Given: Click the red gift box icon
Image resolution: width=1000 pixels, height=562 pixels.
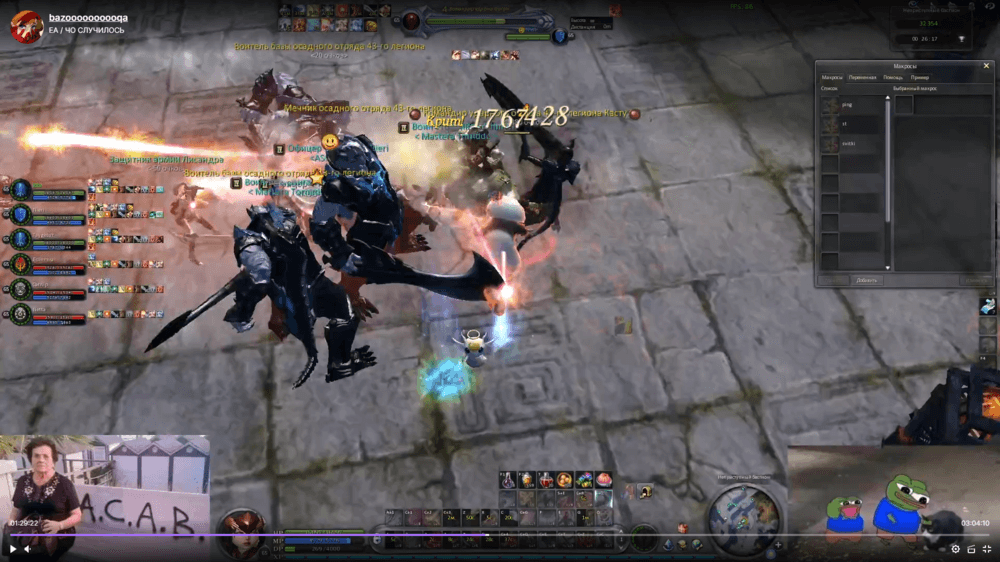Looking at the screenshot, I should click(x=683, y=527).
